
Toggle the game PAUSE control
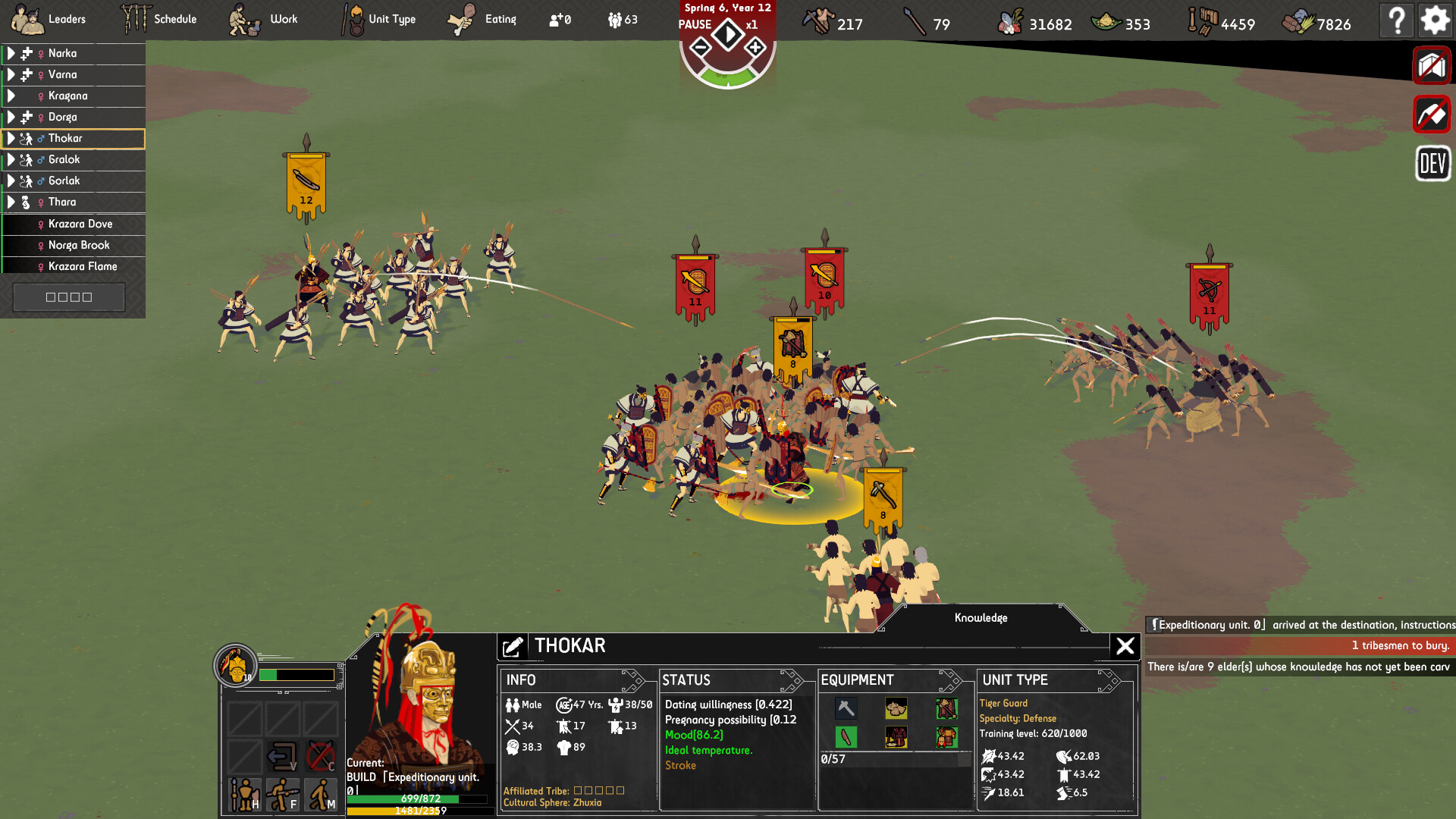pyautogui.click(x=727, y=34)
